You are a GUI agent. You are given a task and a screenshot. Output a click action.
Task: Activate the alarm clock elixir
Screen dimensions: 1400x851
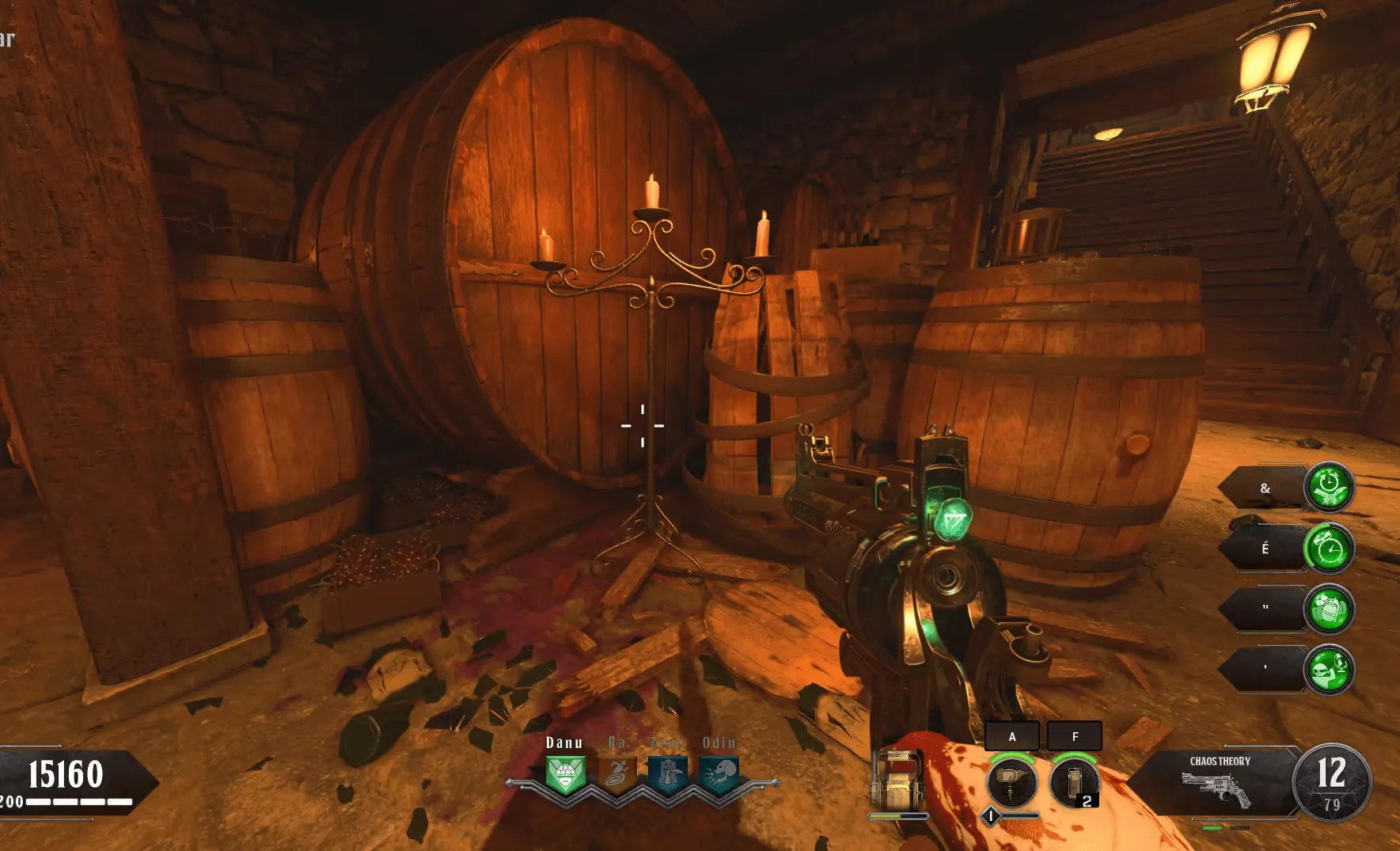(1329, 548)
